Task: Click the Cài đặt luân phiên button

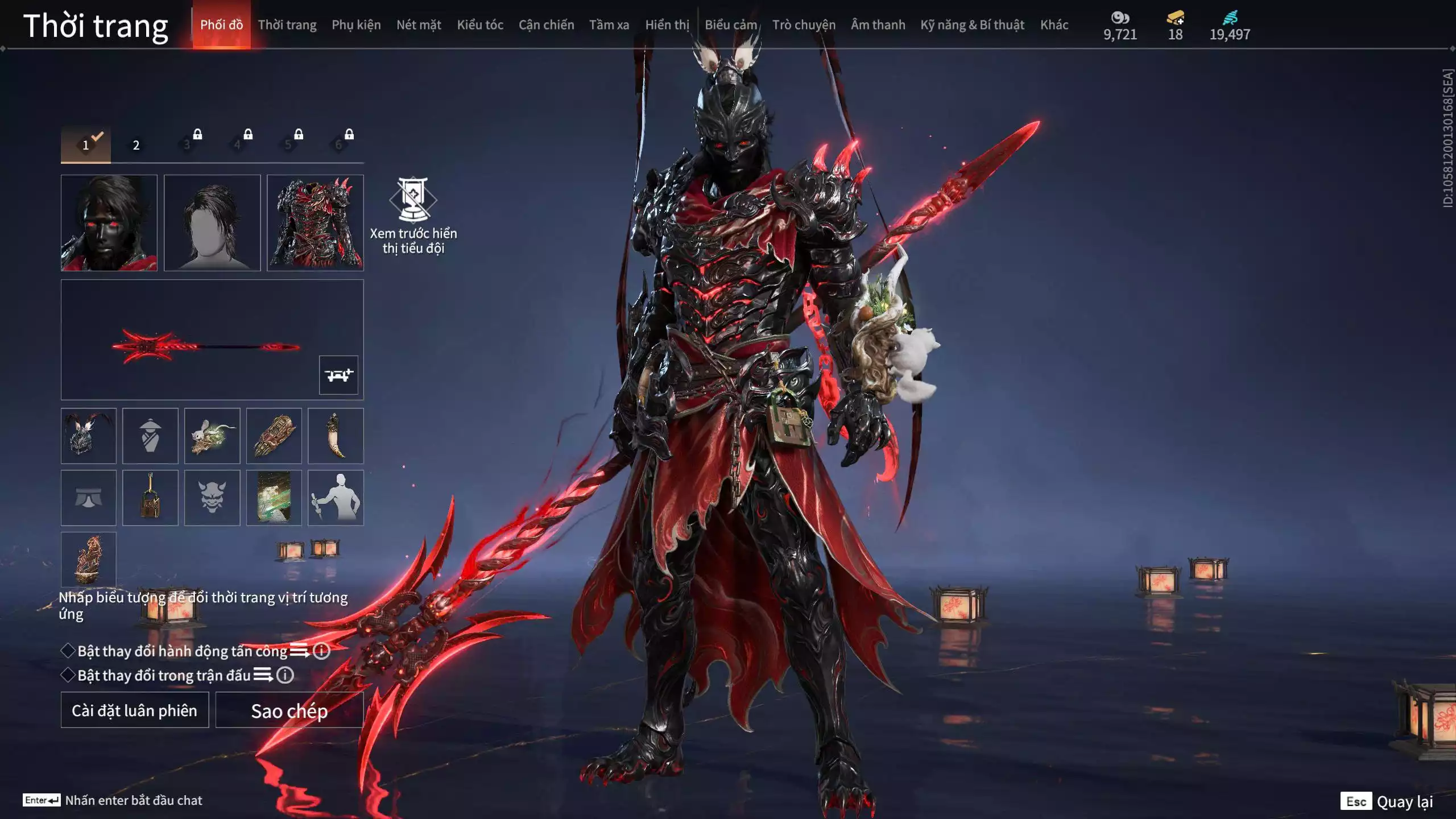Action: 135,710
